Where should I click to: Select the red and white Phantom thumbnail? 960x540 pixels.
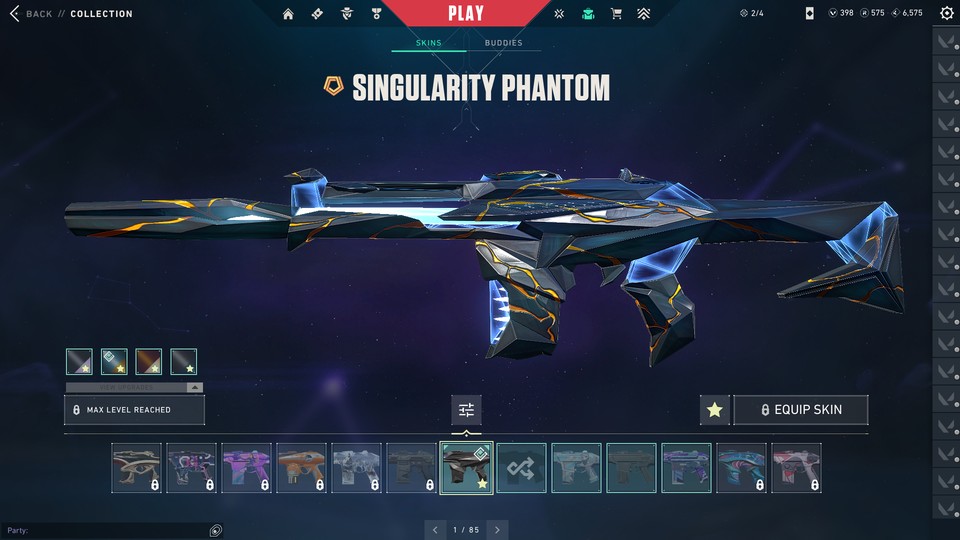click(x=796, y=468)
